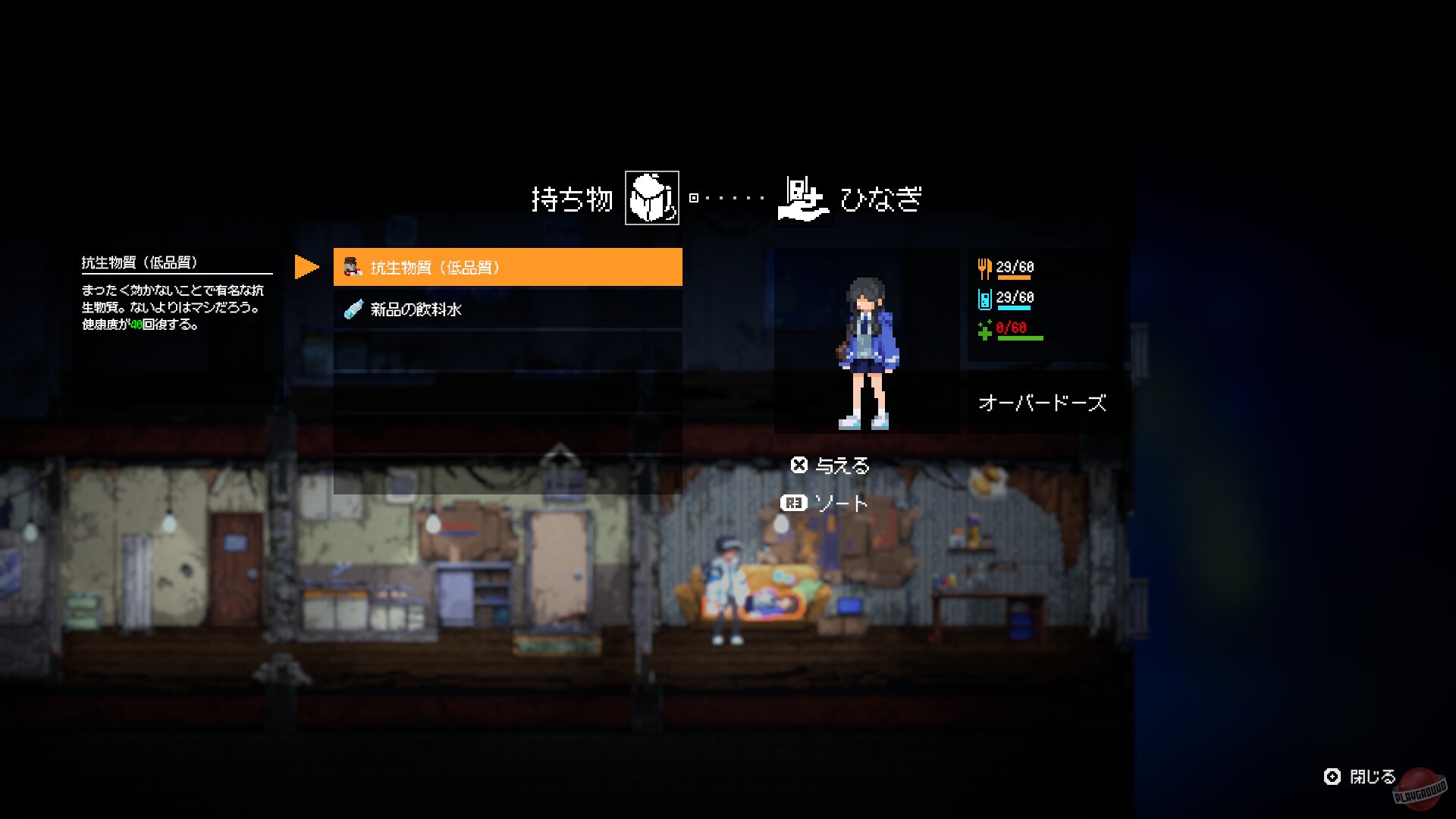Click the blue bottle thirst stat icon
Viewport: 1456px width, 819px height.
(984, 299)
